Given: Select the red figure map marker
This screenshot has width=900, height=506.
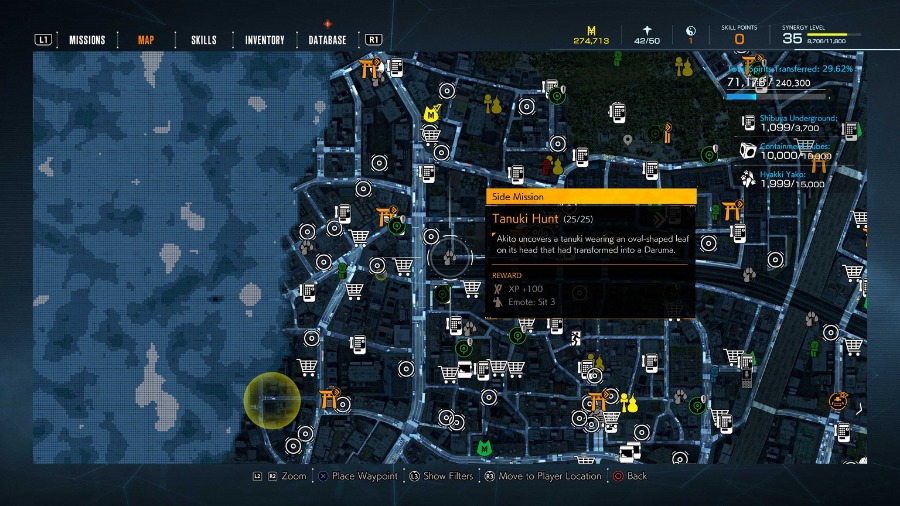Looking at the screenshot, I should [547, 165].
